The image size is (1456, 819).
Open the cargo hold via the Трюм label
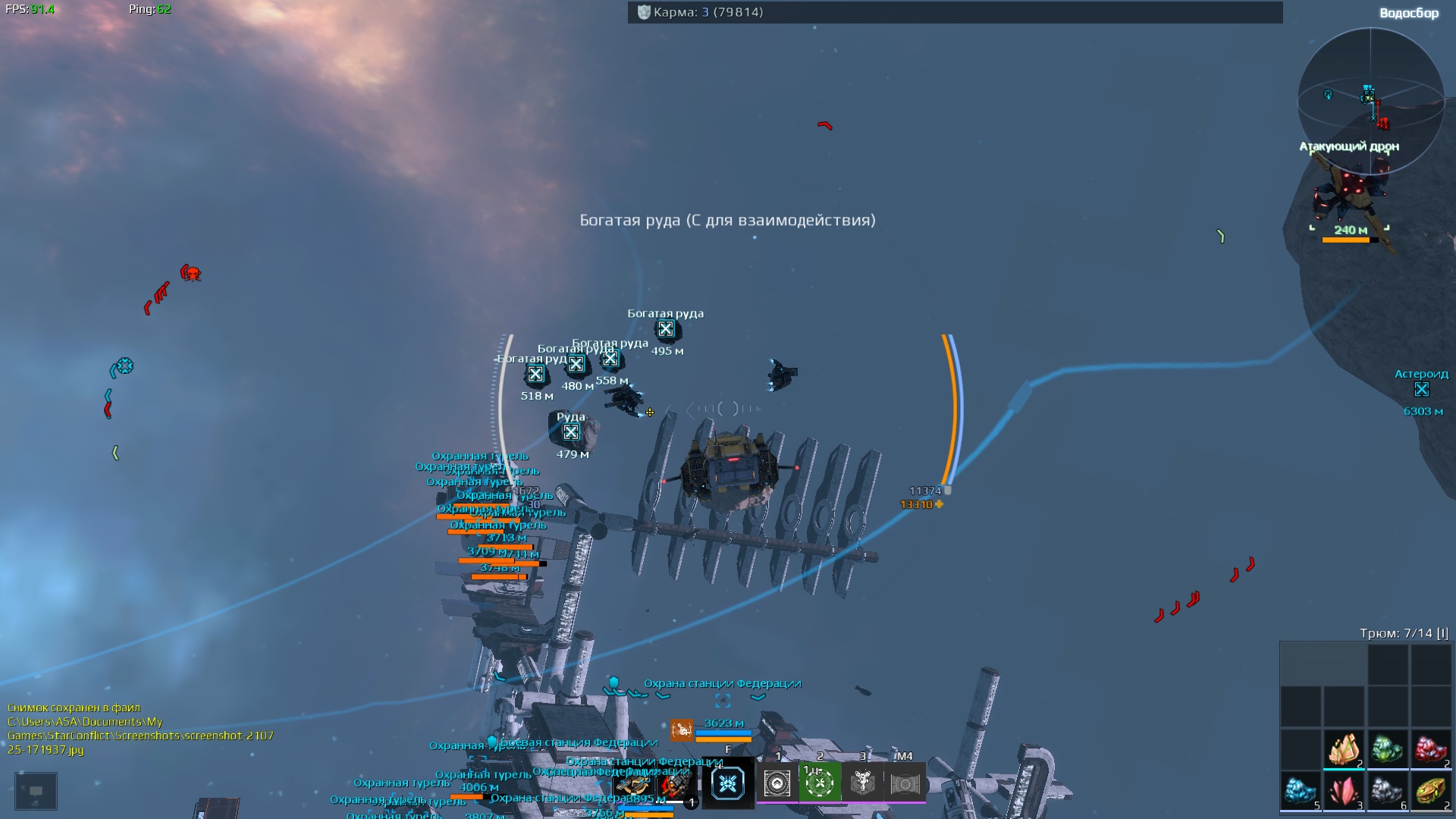(1403, 633)
